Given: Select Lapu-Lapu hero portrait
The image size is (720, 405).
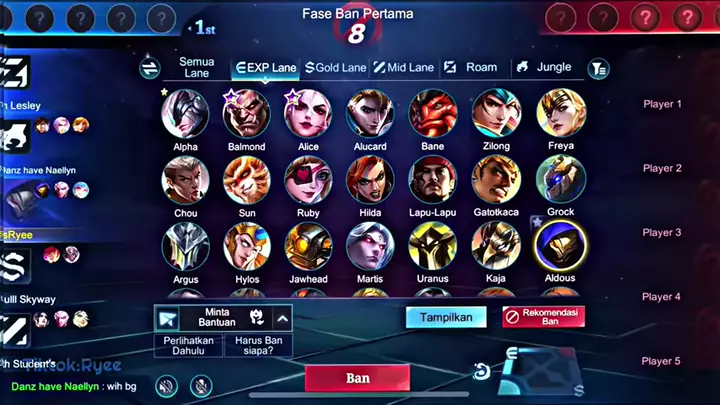Looking at the screenshot, I should click(x=433, y=180).
